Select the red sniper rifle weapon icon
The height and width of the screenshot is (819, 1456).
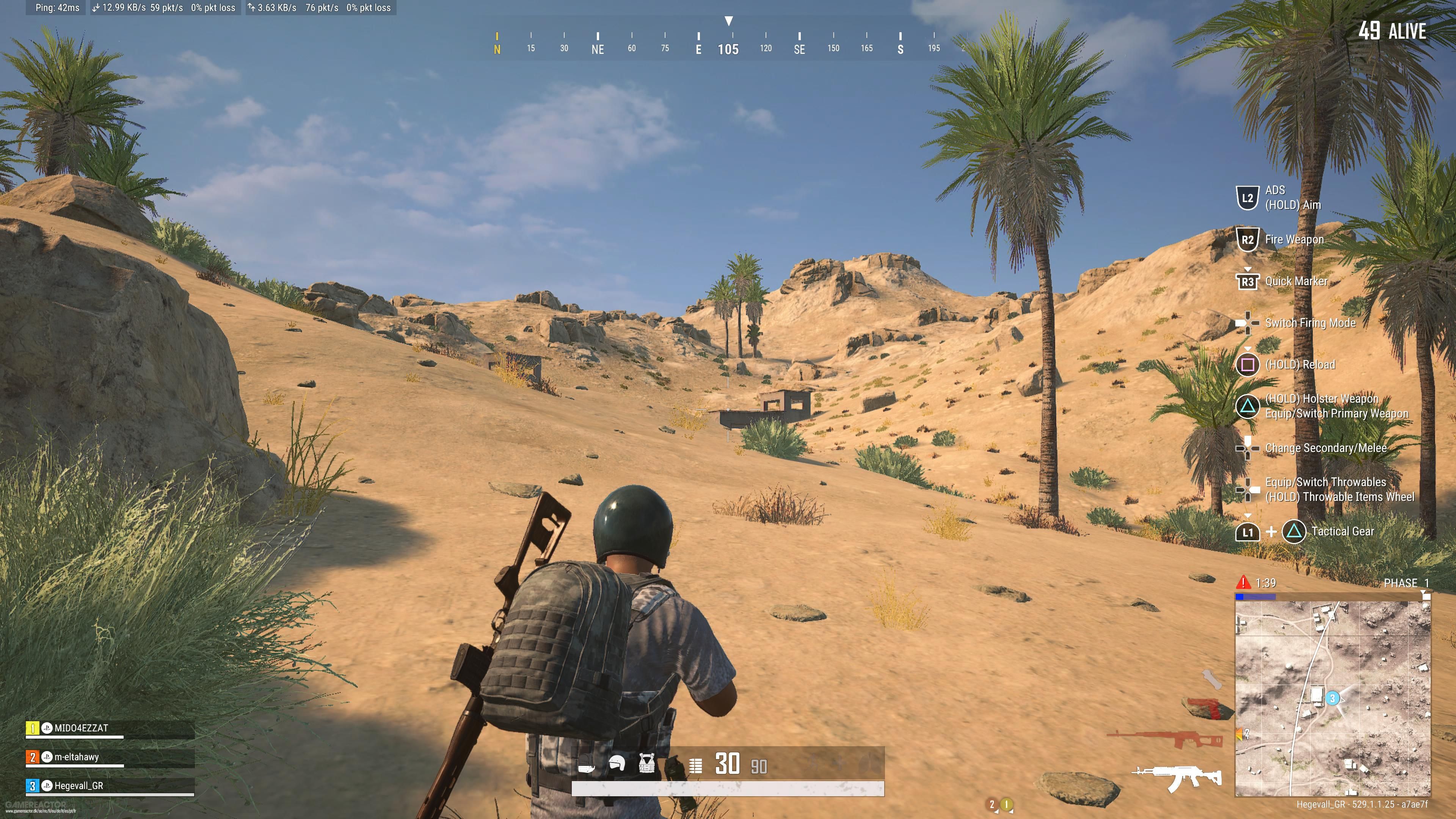click(1166, 737)
